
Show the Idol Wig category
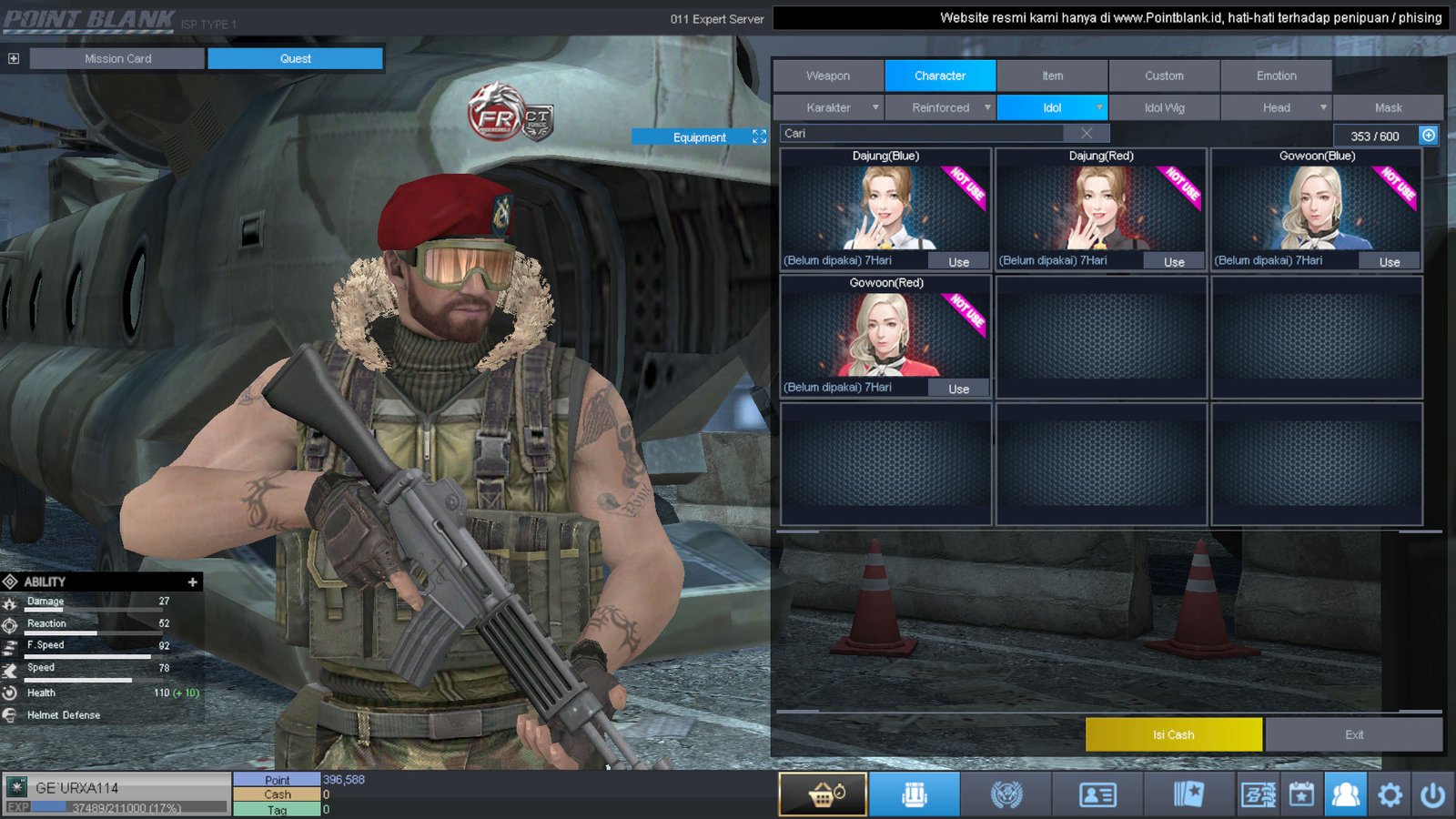click(1164, 107)
